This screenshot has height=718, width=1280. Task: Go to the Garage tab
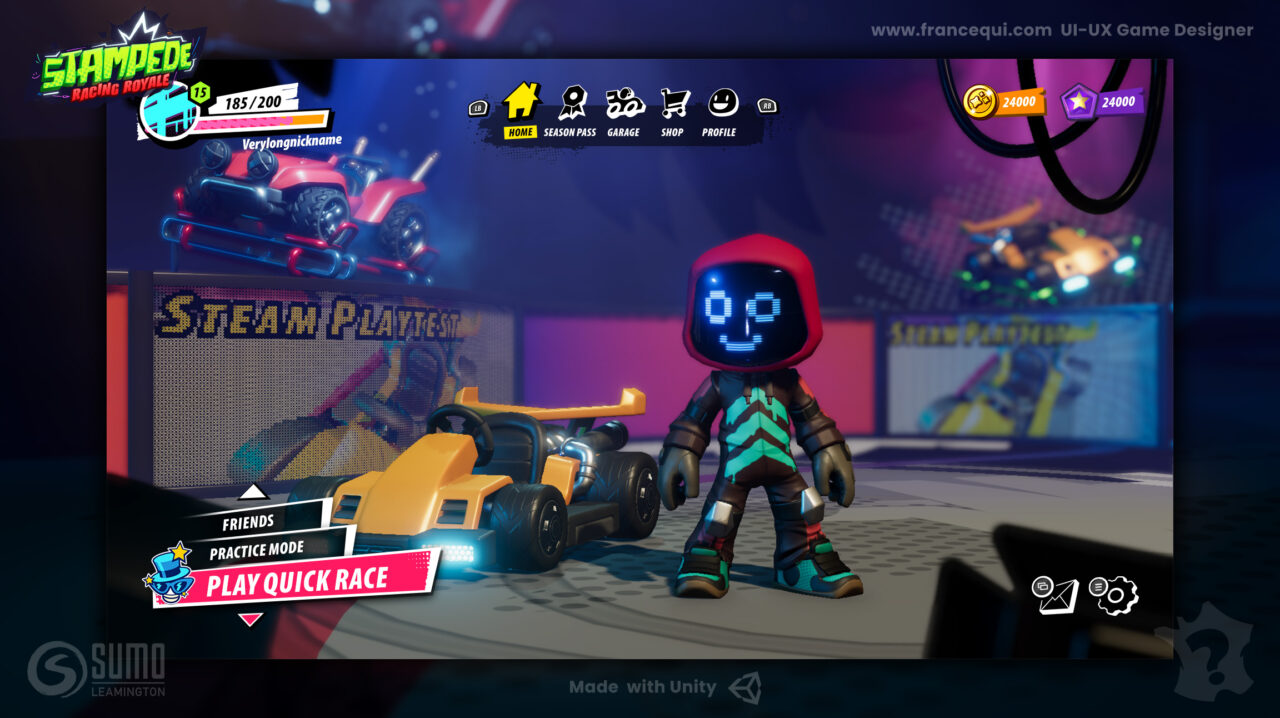624,110
